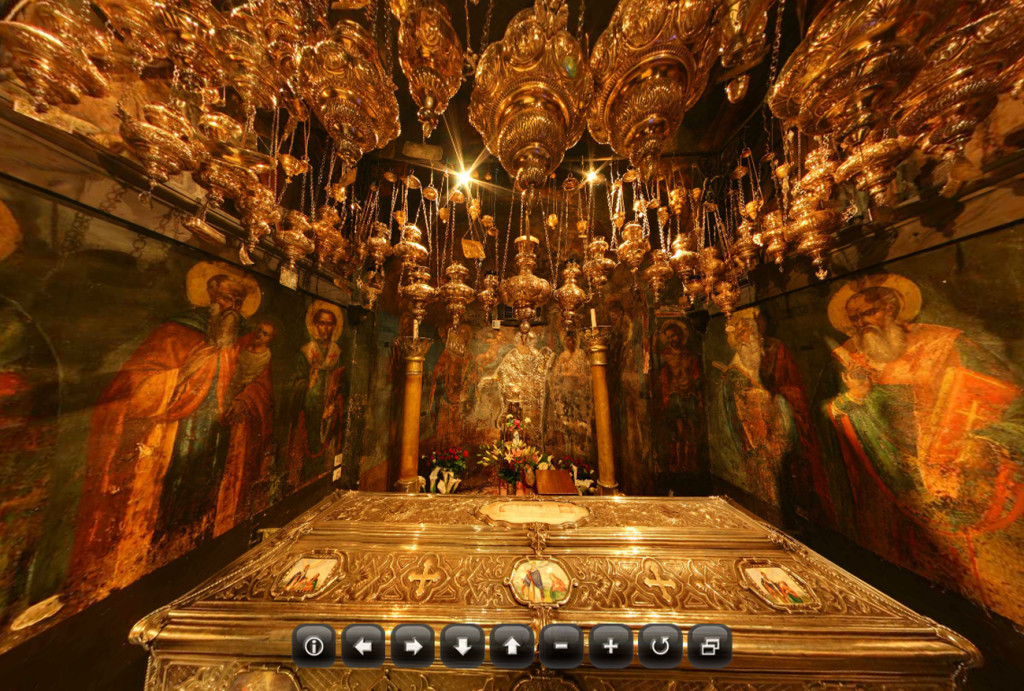Tilt the view up with the arrow
Image resolution: width=1024 pixels, height=691 pixels.
511,646
